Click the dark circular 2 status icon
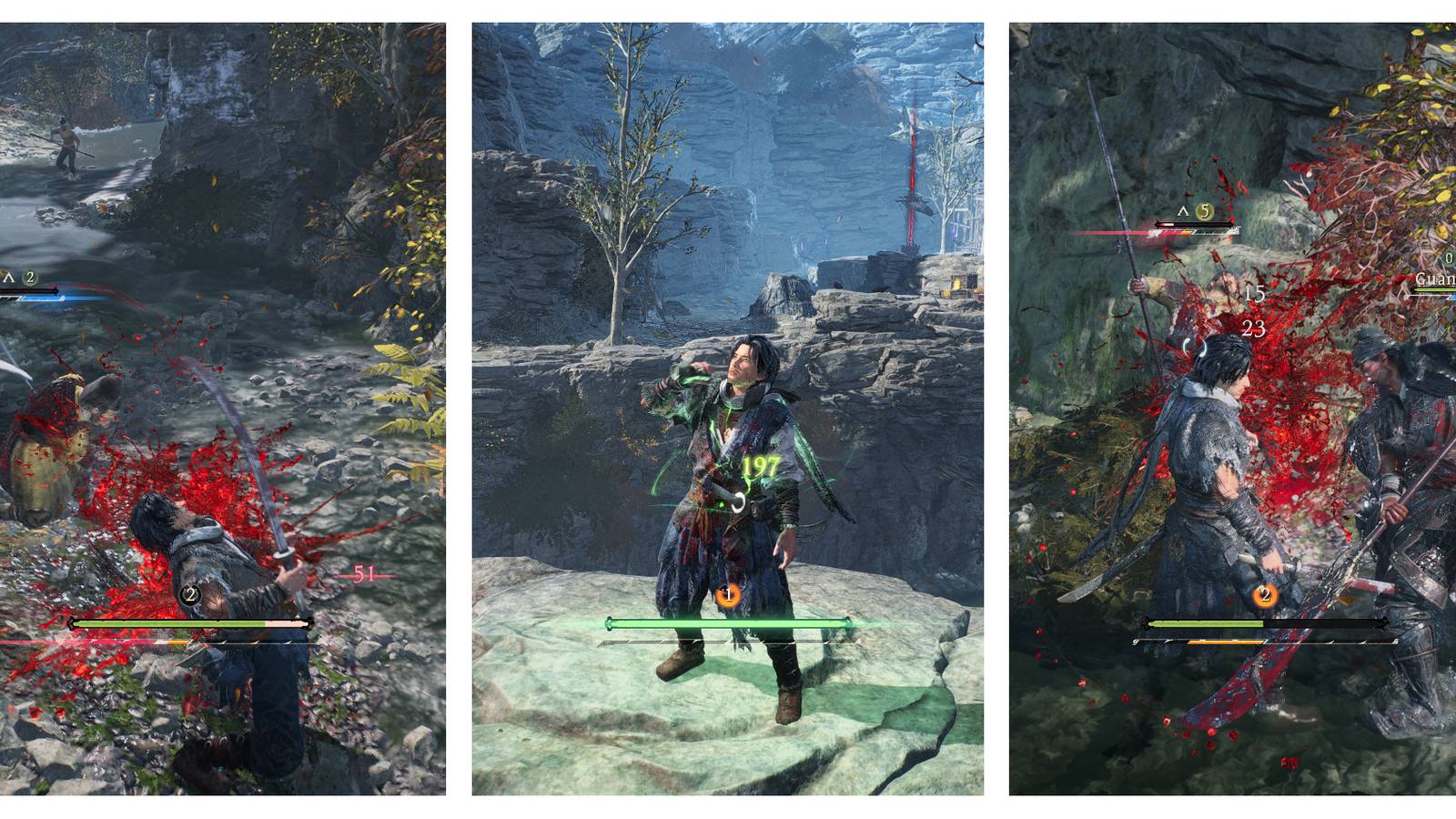 190,596
